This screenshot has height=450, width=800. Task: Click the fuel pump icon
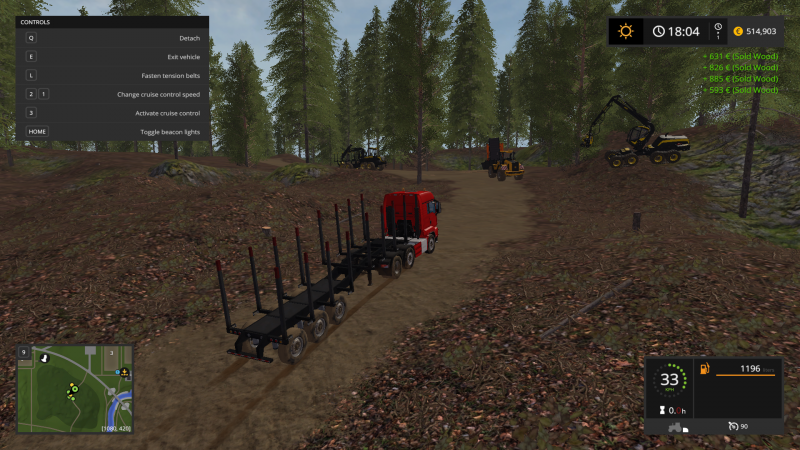click(704, 370)
